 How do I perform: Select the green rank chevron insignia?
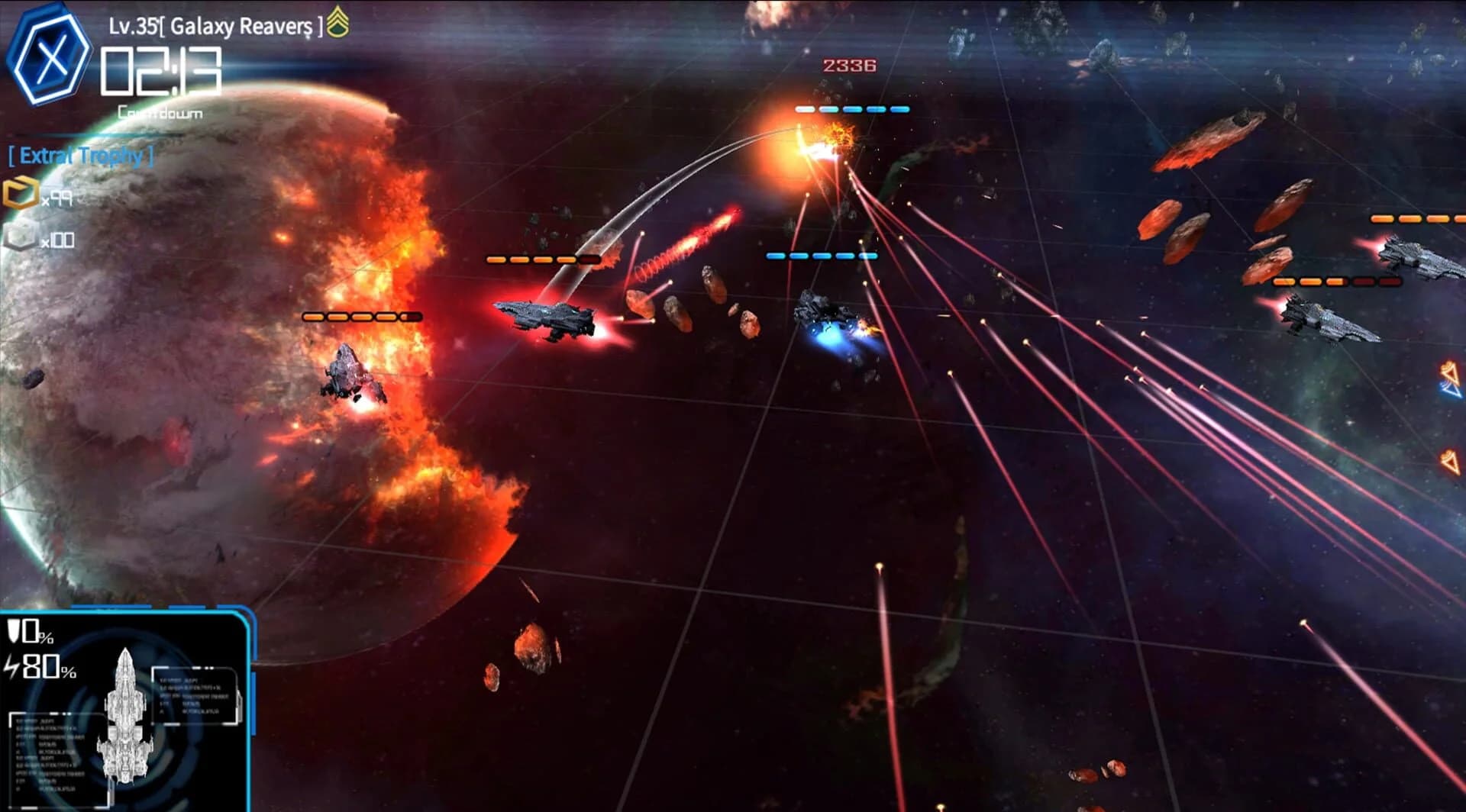(x=338, y=23)
